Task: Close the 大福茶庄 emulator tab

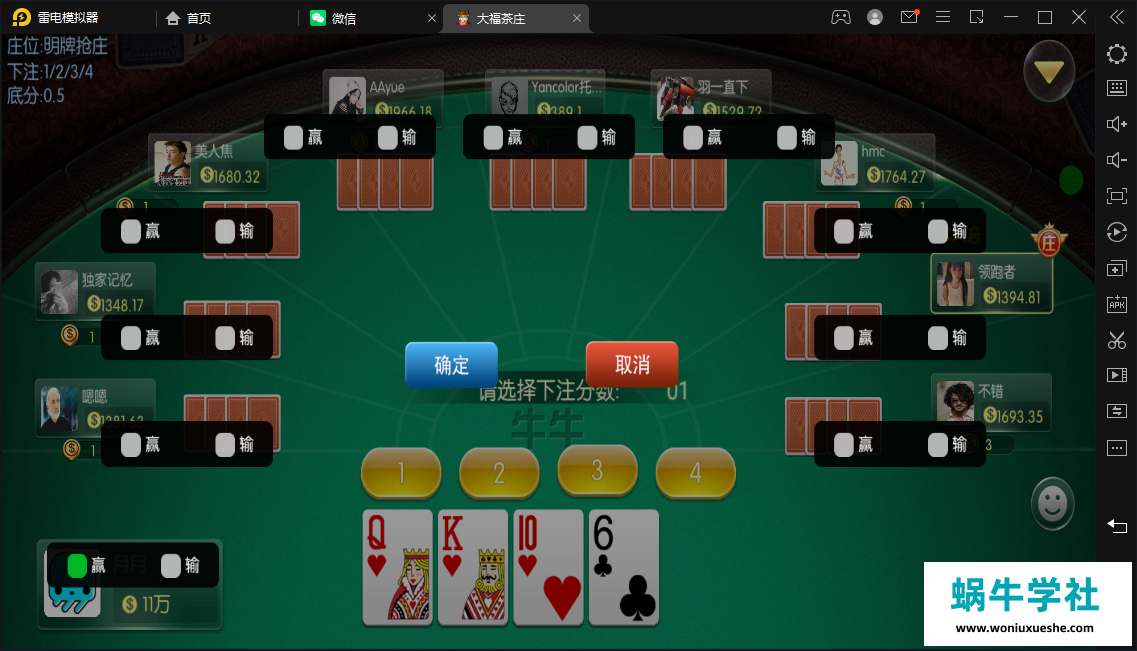Action: 577,18
